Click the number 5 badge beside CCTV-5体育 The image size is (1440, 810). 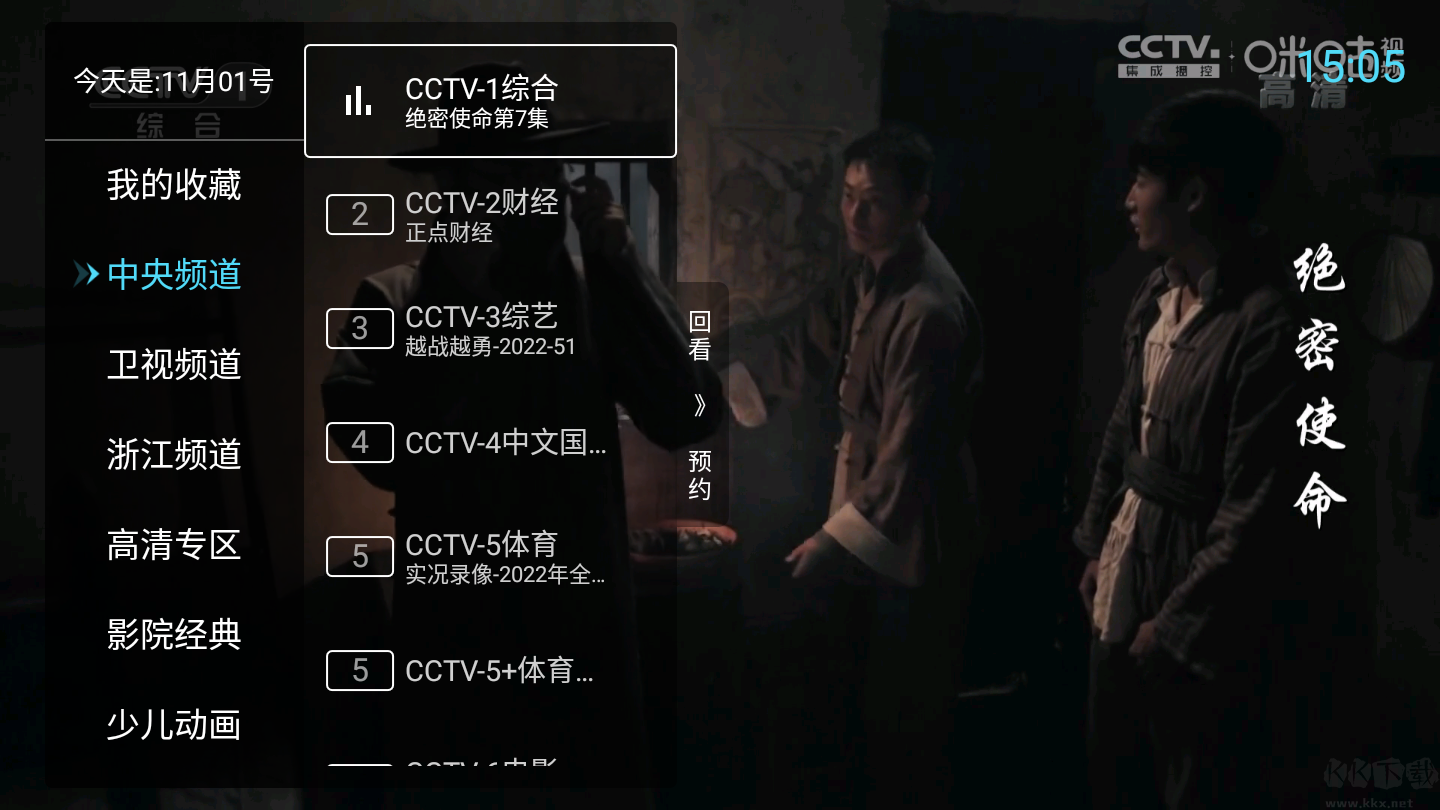(359, 556)
